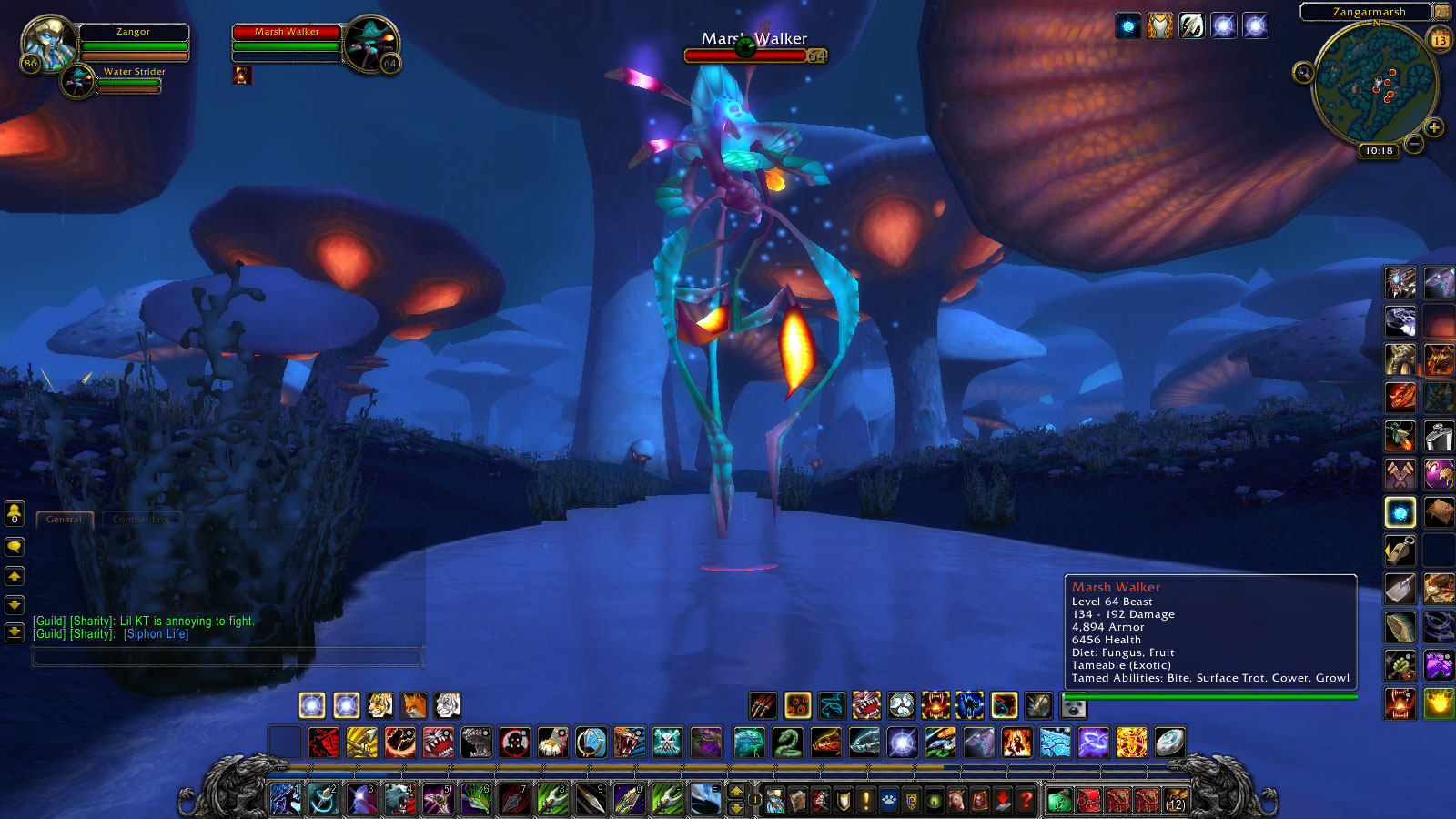Click the Zangarmarsh minimap

tap(1374, 85)
